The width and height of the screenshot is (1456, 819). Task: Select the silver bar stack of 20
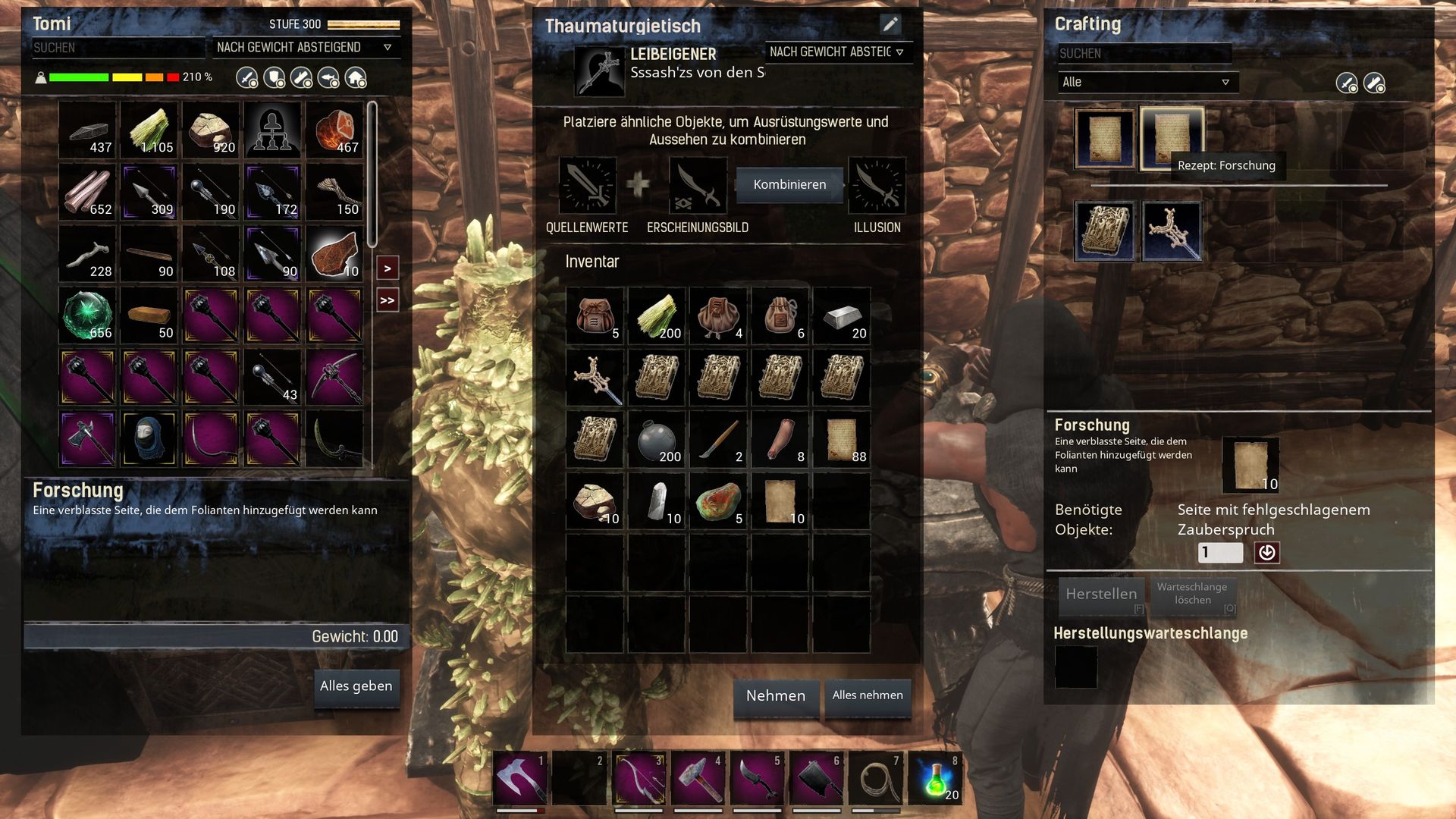[843, 316]
